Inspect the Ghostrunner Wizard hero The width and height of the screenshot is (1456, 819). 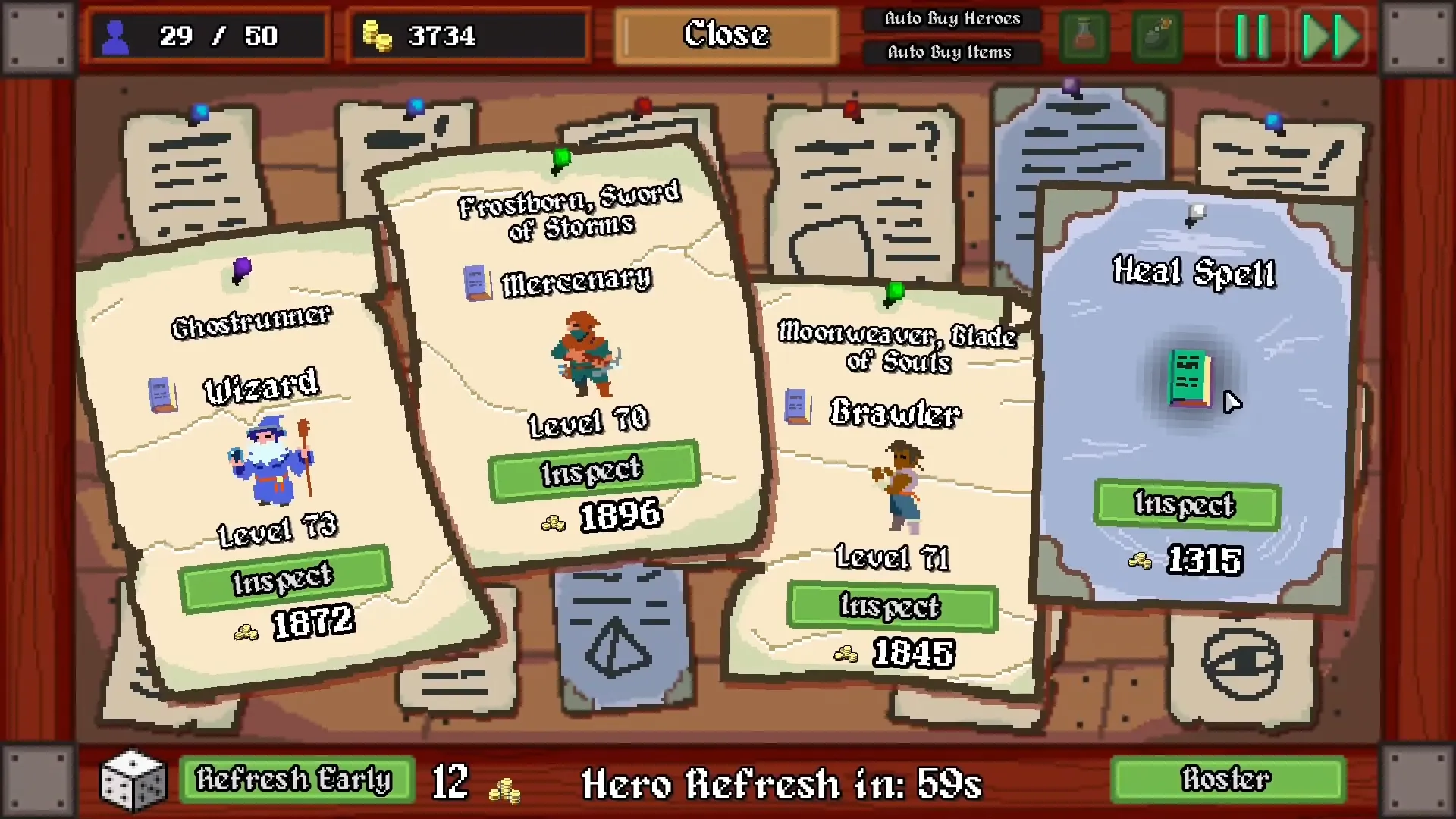284,579
